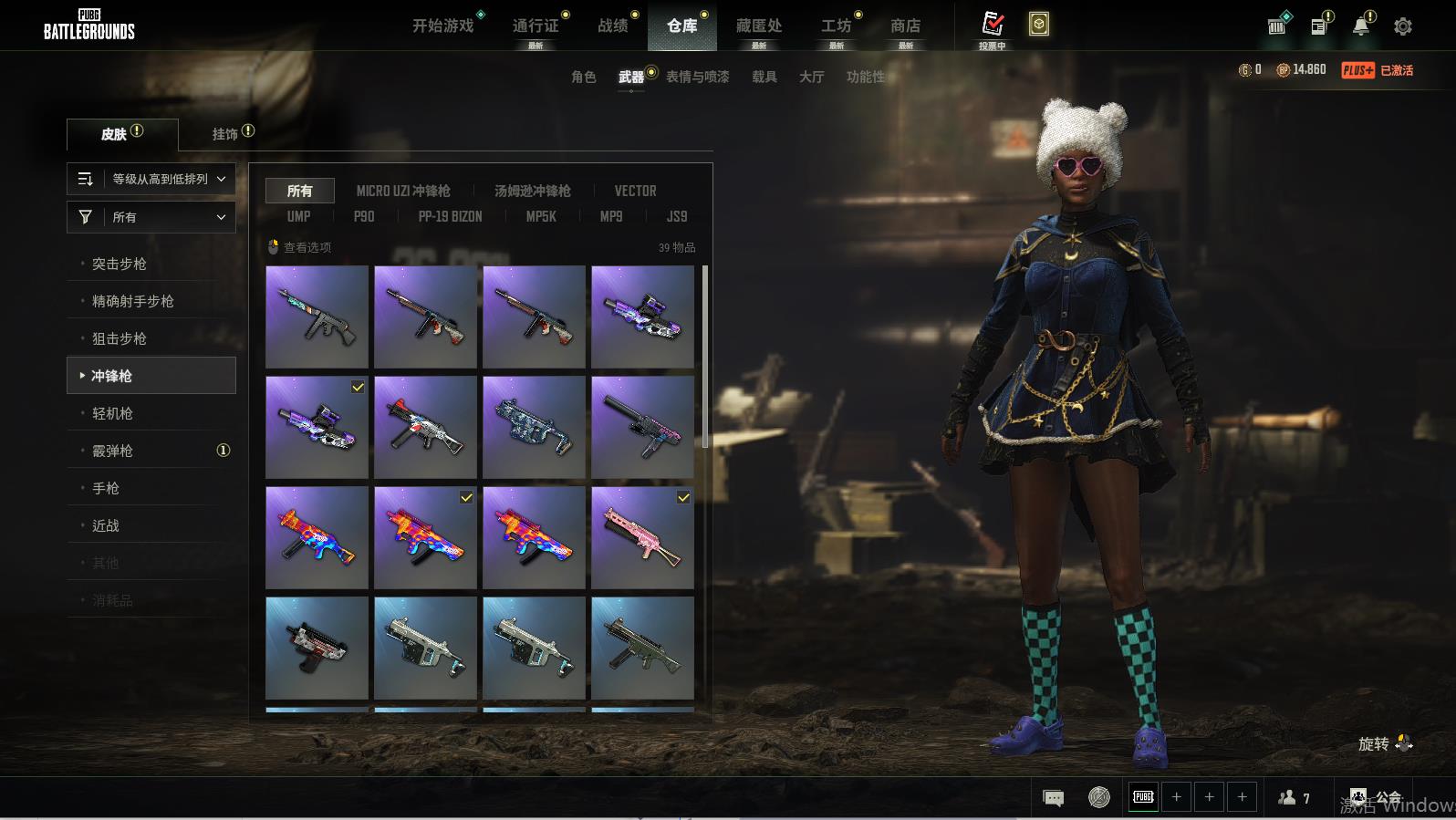Expand the 等级从高到低排列 sort dropdown
The image size is (1456, 820).
(x=151, y=179)
